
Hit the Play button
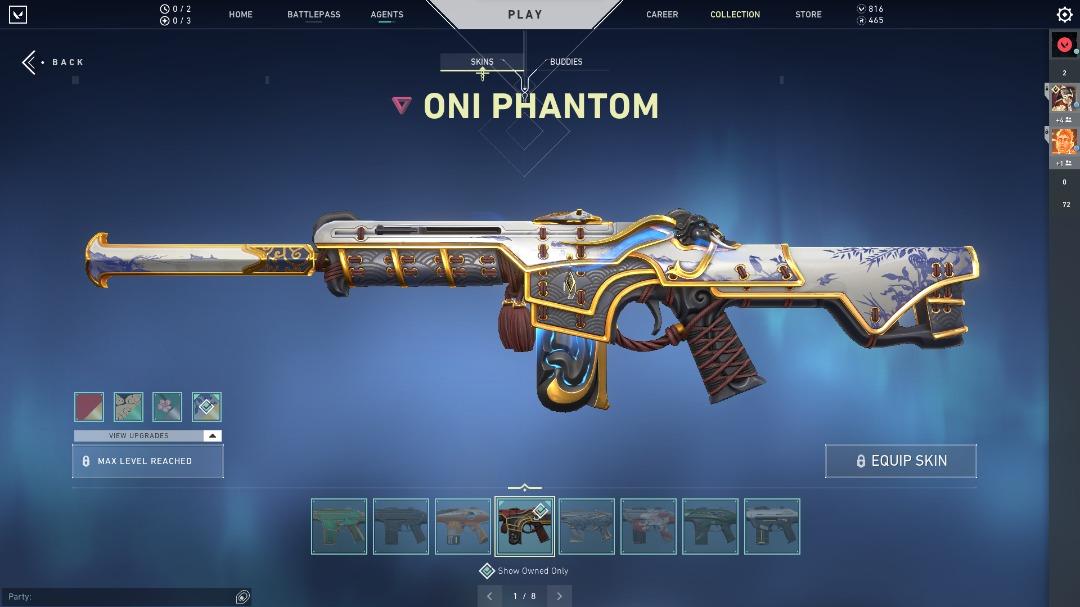click(524, 15)
